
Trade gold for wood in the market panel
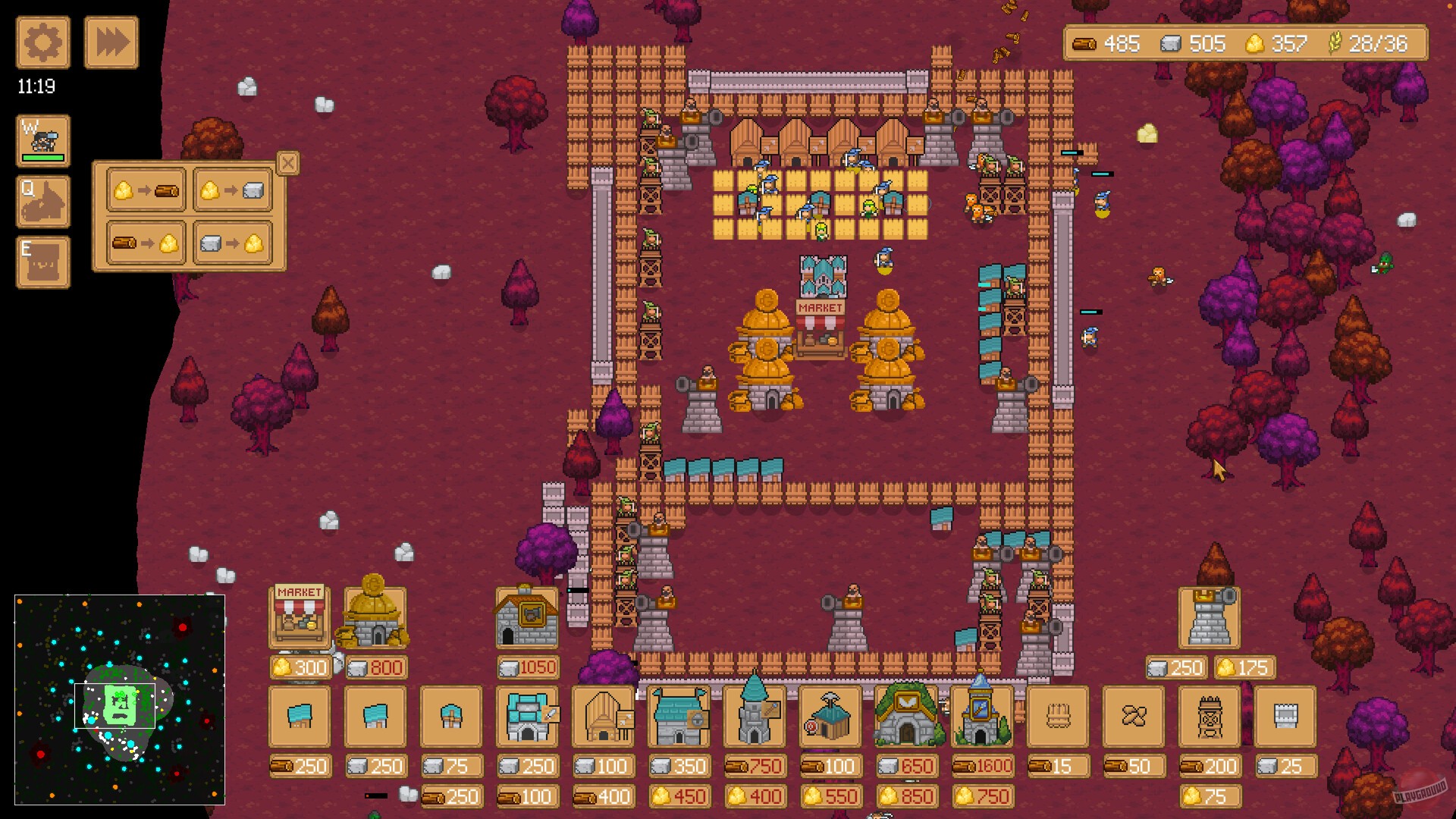[x=146, y=190]
